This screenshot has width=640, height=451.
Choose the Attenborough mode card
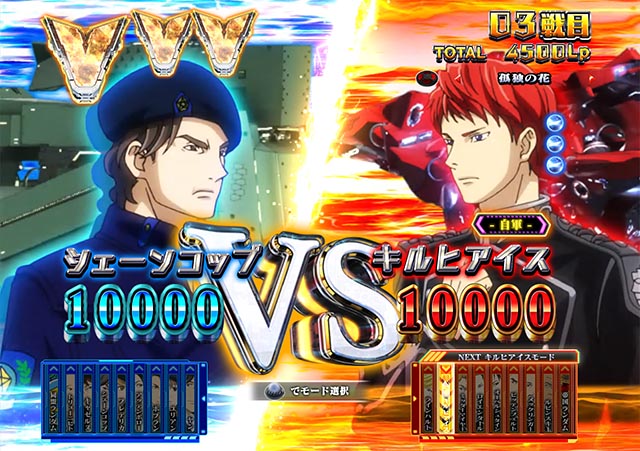139,405
